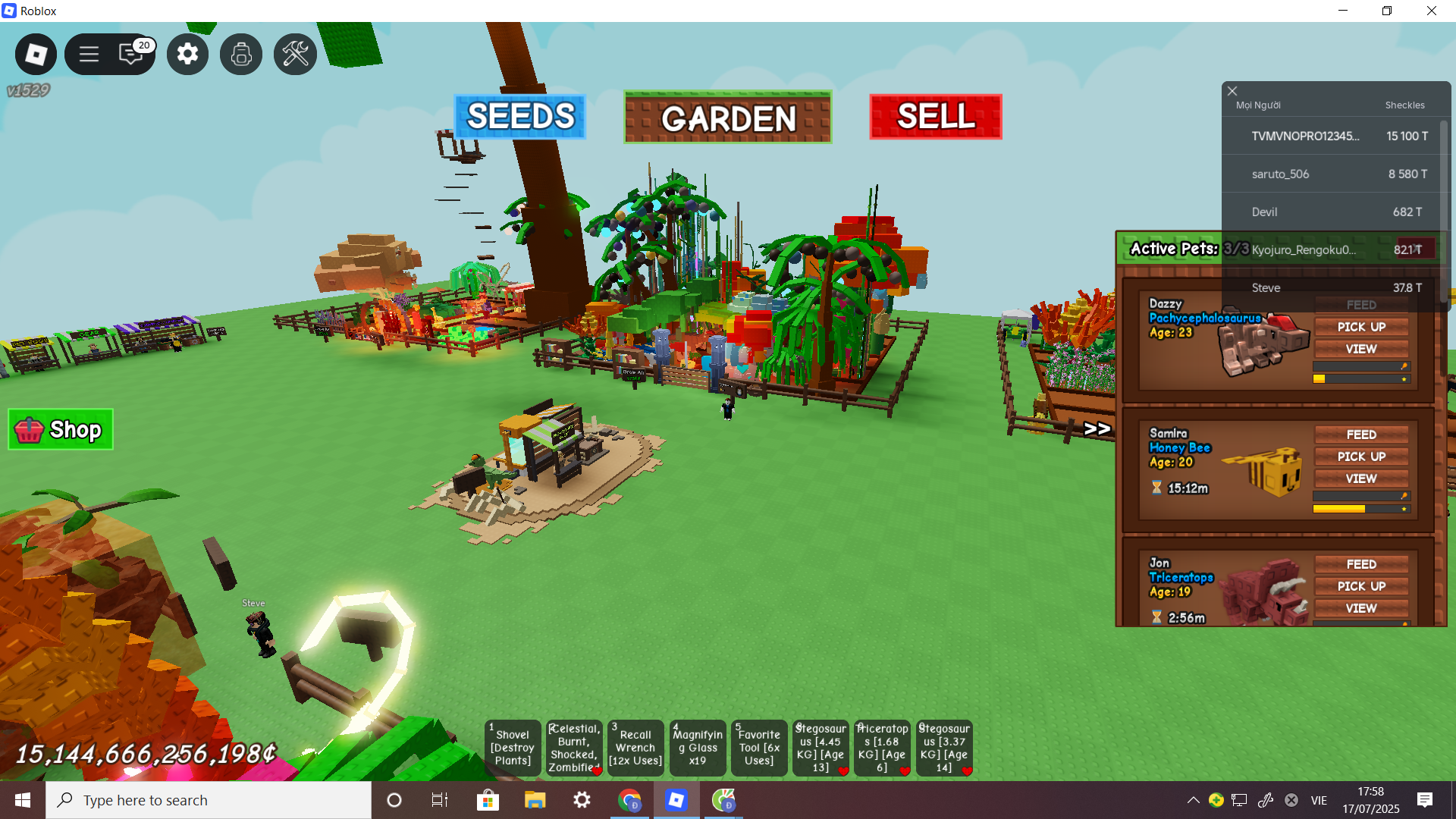Equip the Recall Wrench slot
1456x819 pixels.
(x=635, y=748)
